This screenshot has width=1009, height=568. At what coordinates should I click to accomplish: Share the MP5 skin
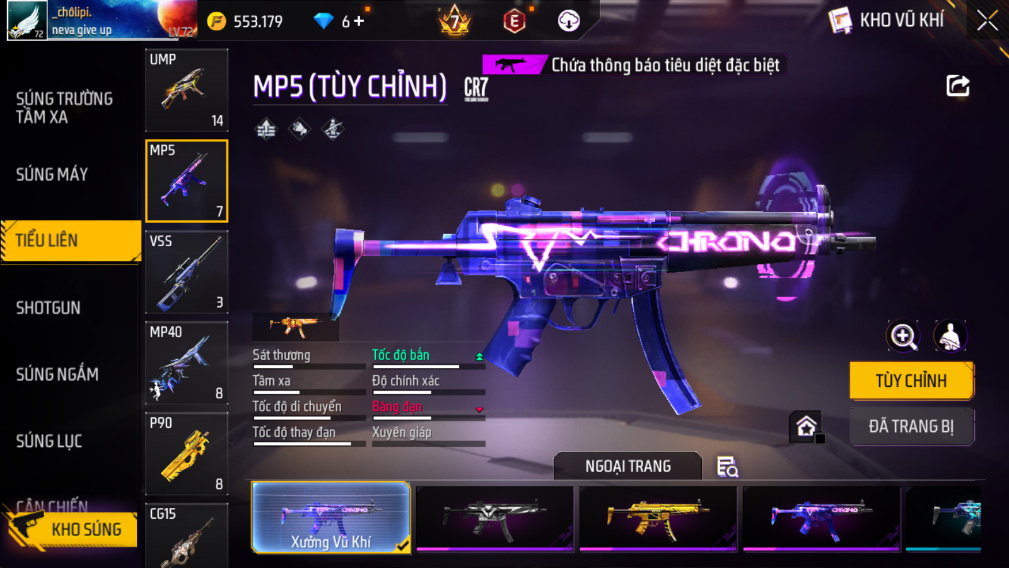point(958,86)
